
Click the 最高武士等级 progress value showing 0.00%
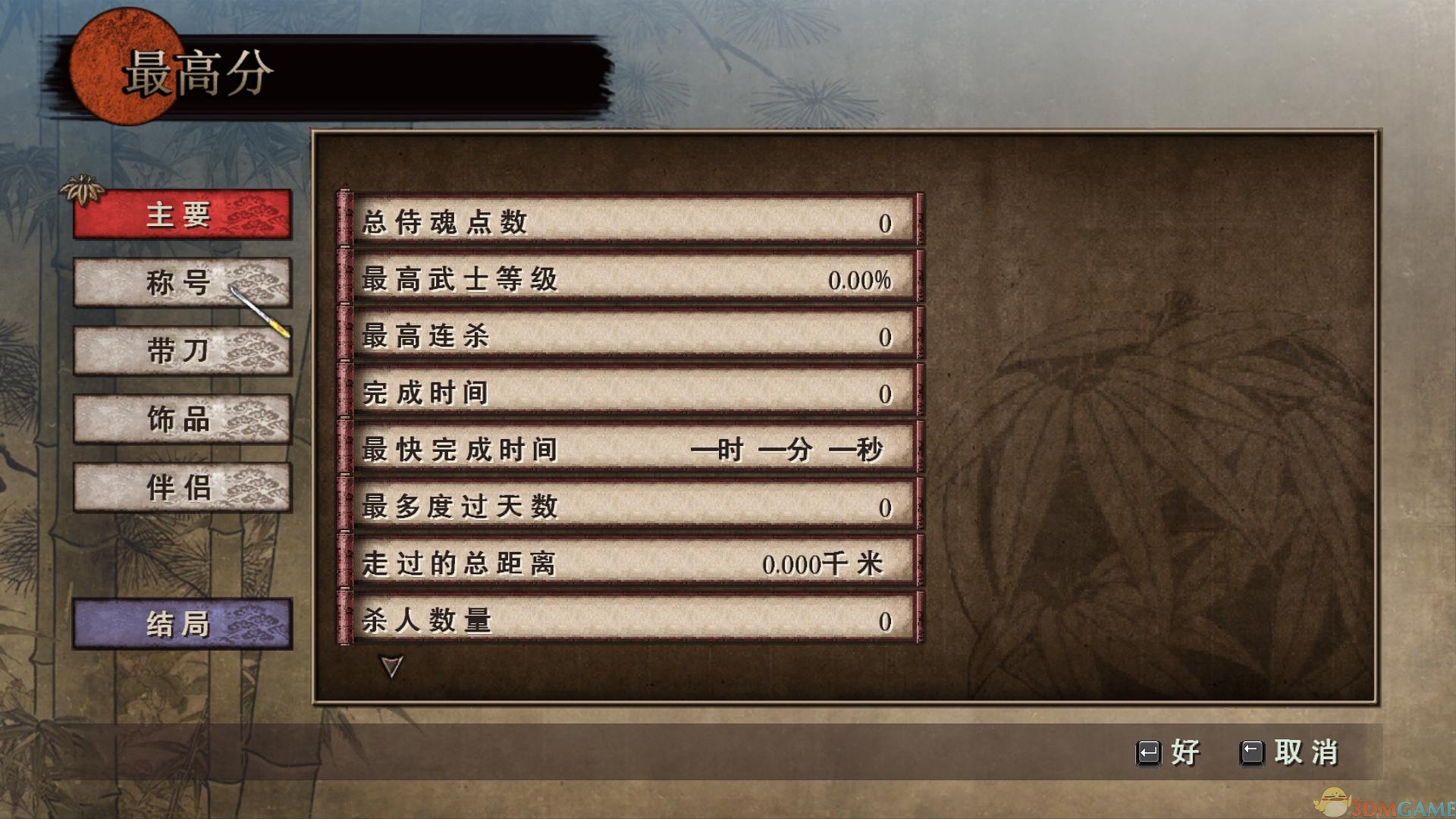click(x=861, y=279)
